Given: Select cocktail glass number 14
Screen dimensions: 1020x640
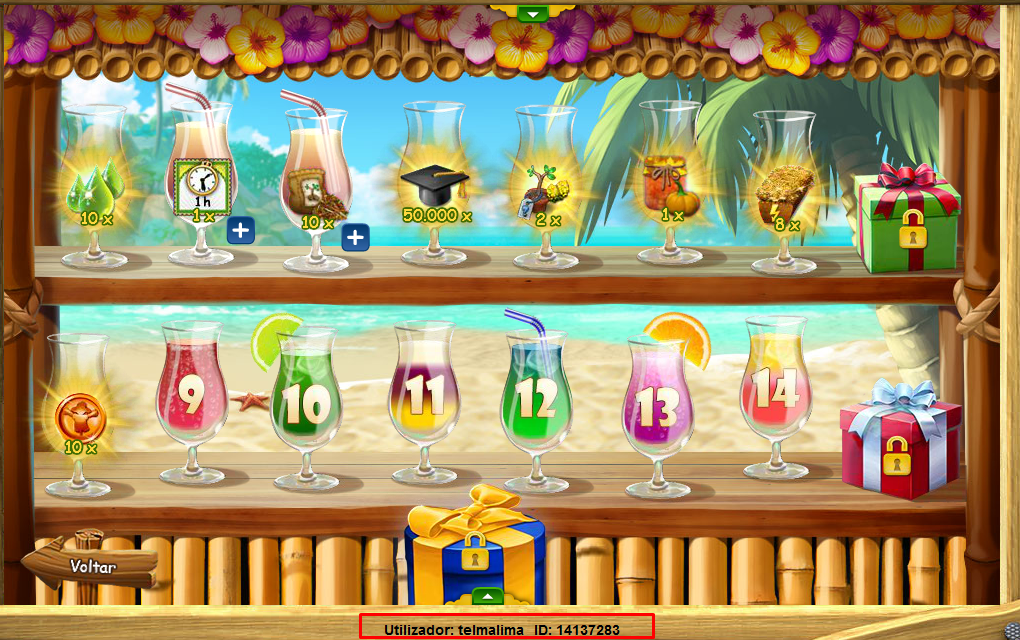Looking at the screenshot, I should [x=775, y=391].
